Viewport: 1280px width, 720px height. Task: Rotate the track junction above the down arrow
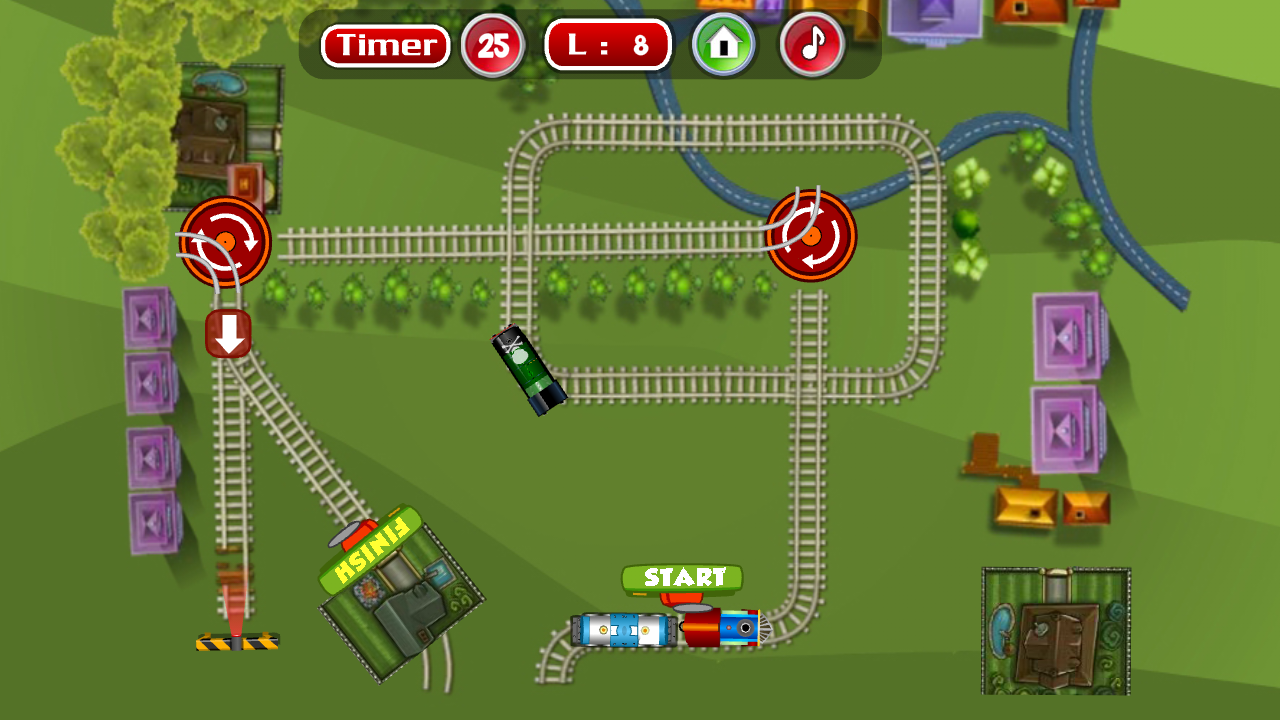pos(225,242)
